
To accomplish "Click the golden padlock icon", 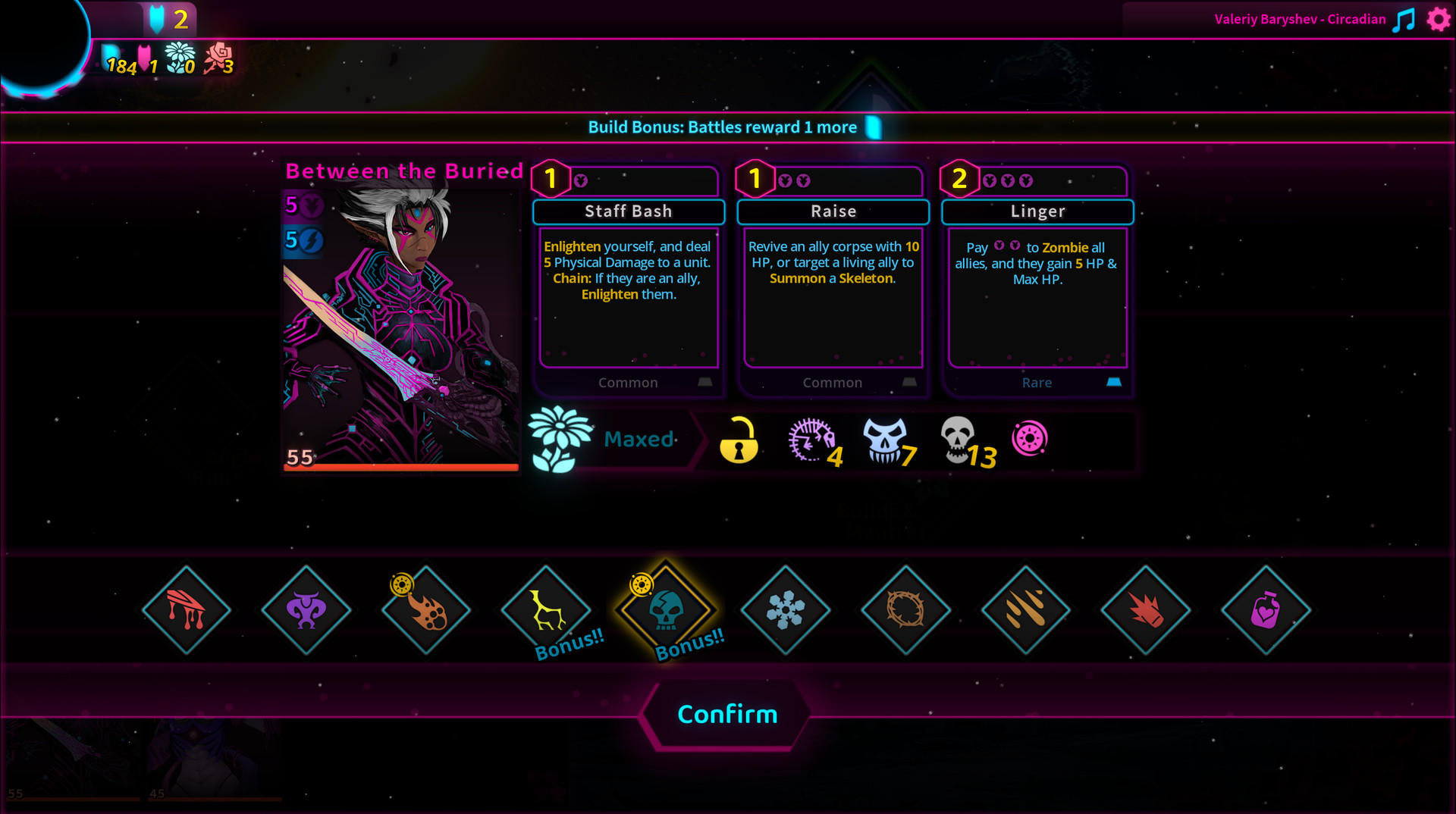I will tap(739, 440).
